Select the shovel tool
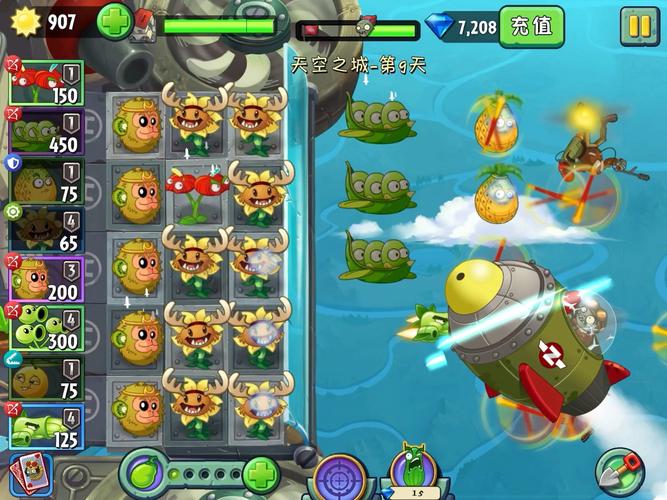The image size is (667, 500). [x=619, y=471]
